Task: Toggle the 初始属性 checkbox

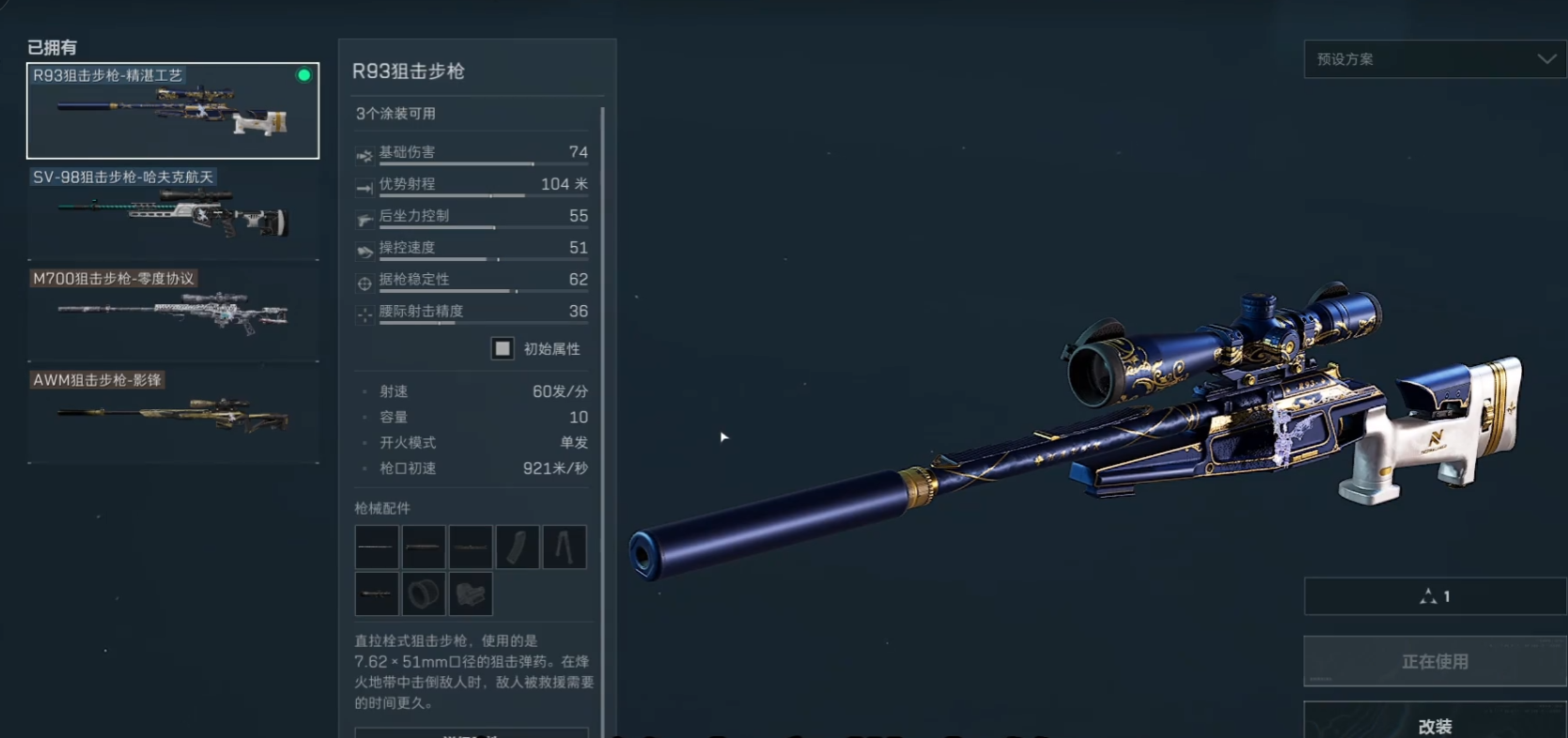Action: tap(502, 347)
